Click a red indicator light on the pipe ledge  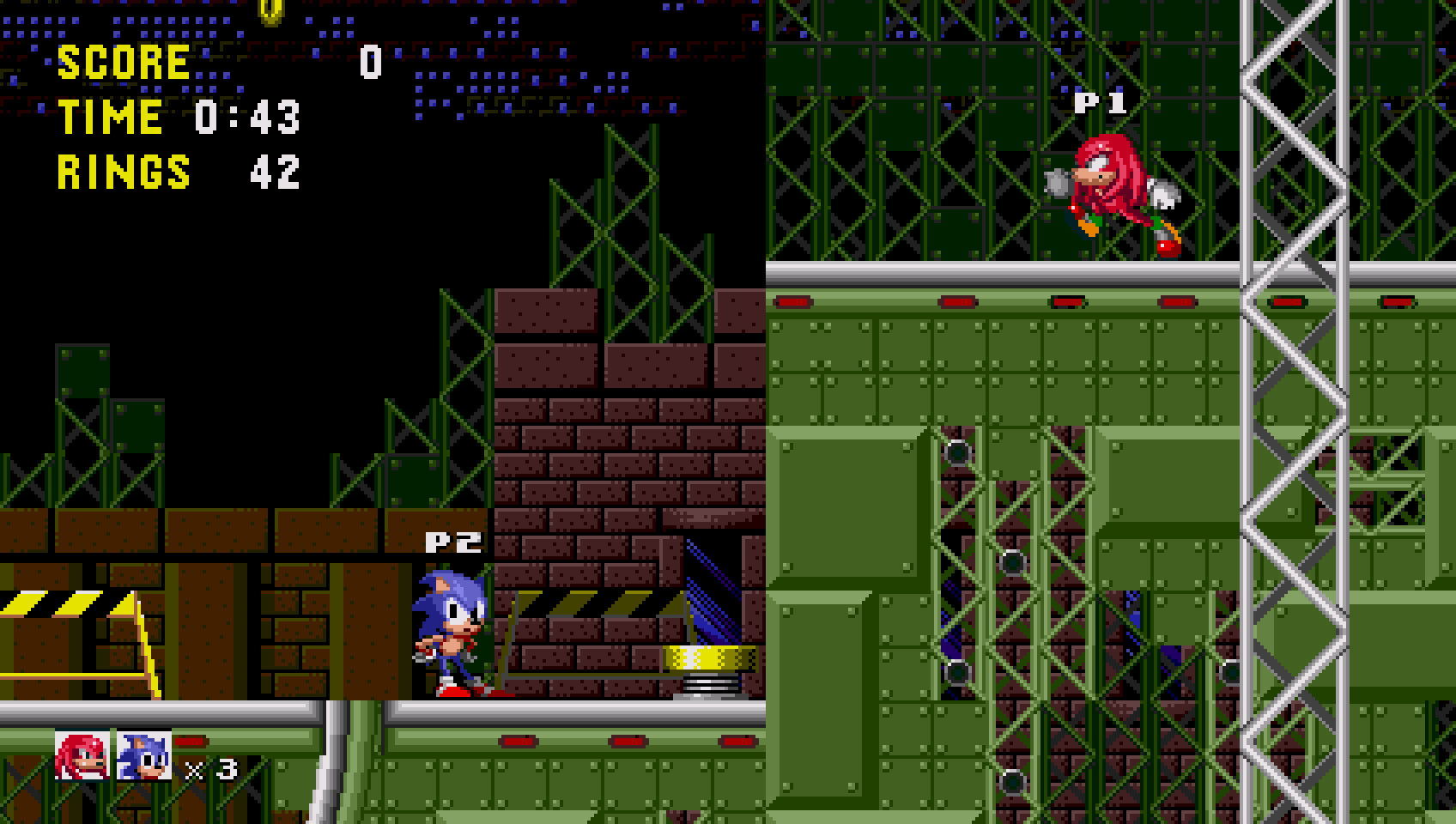pos(794,301)
